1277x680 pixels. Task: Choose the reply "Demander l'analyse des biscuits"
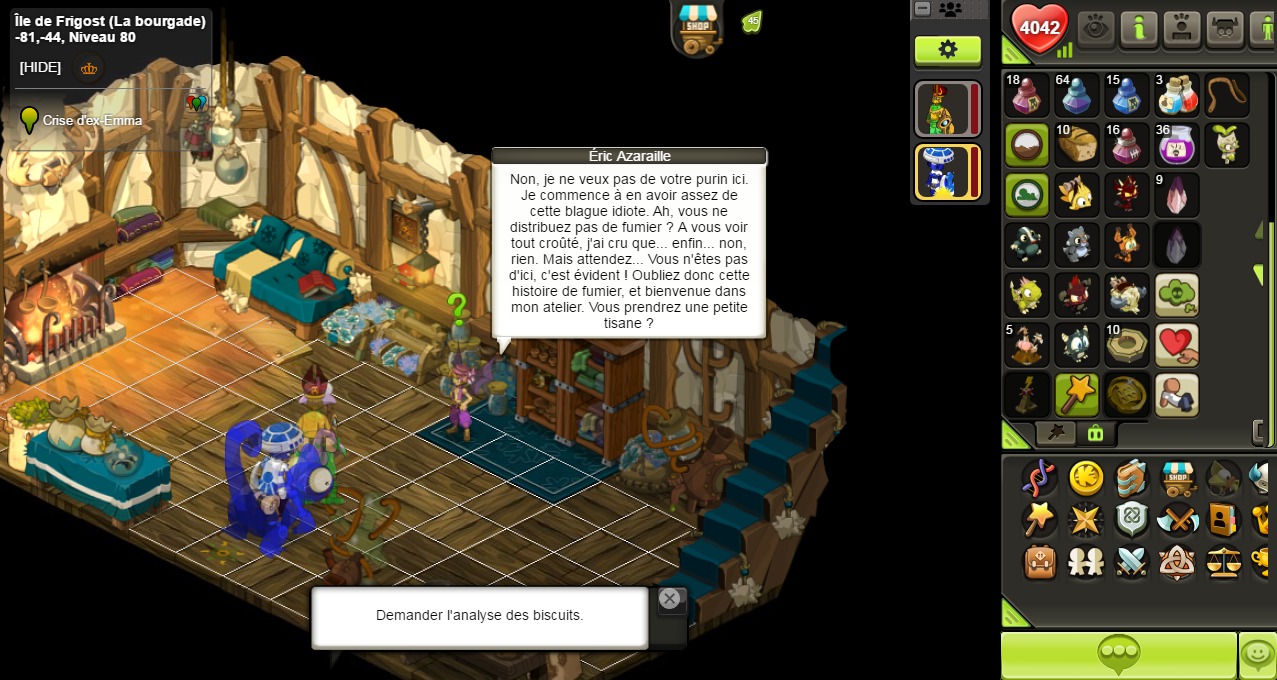479,616
